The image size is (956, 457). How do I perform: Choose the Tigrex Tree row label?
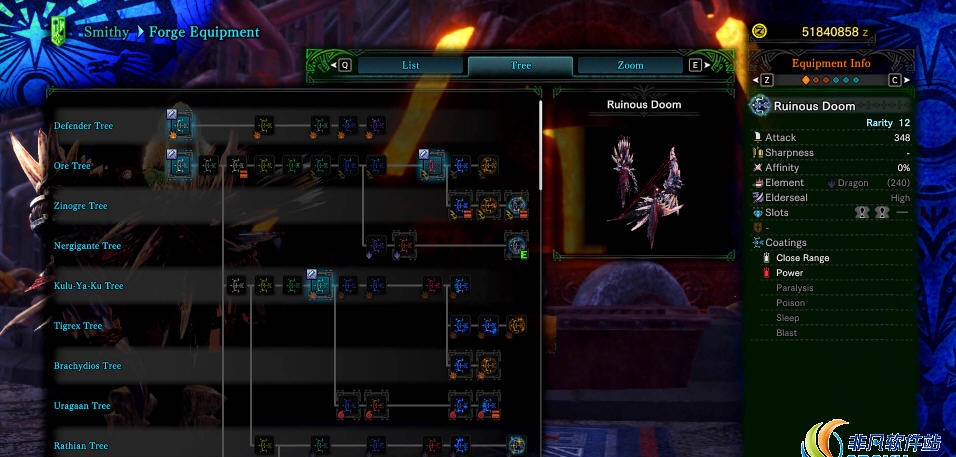click(78, 326)
